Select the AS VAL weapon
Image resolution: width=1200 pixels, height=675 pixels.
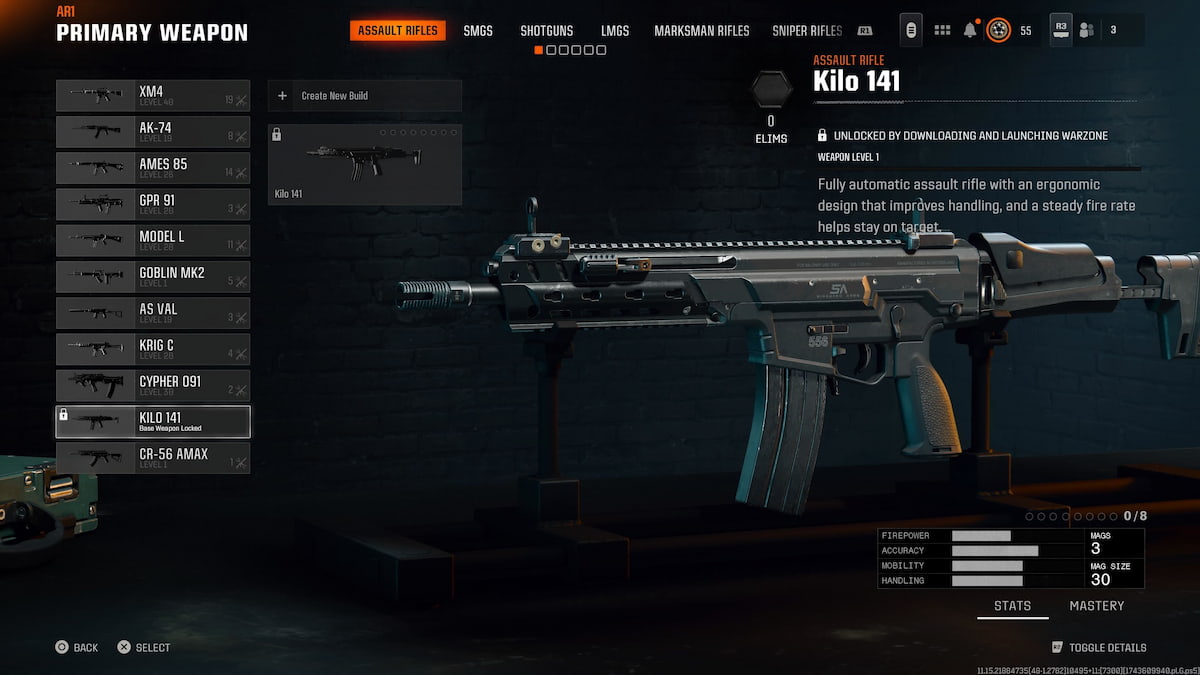point(153,313)
